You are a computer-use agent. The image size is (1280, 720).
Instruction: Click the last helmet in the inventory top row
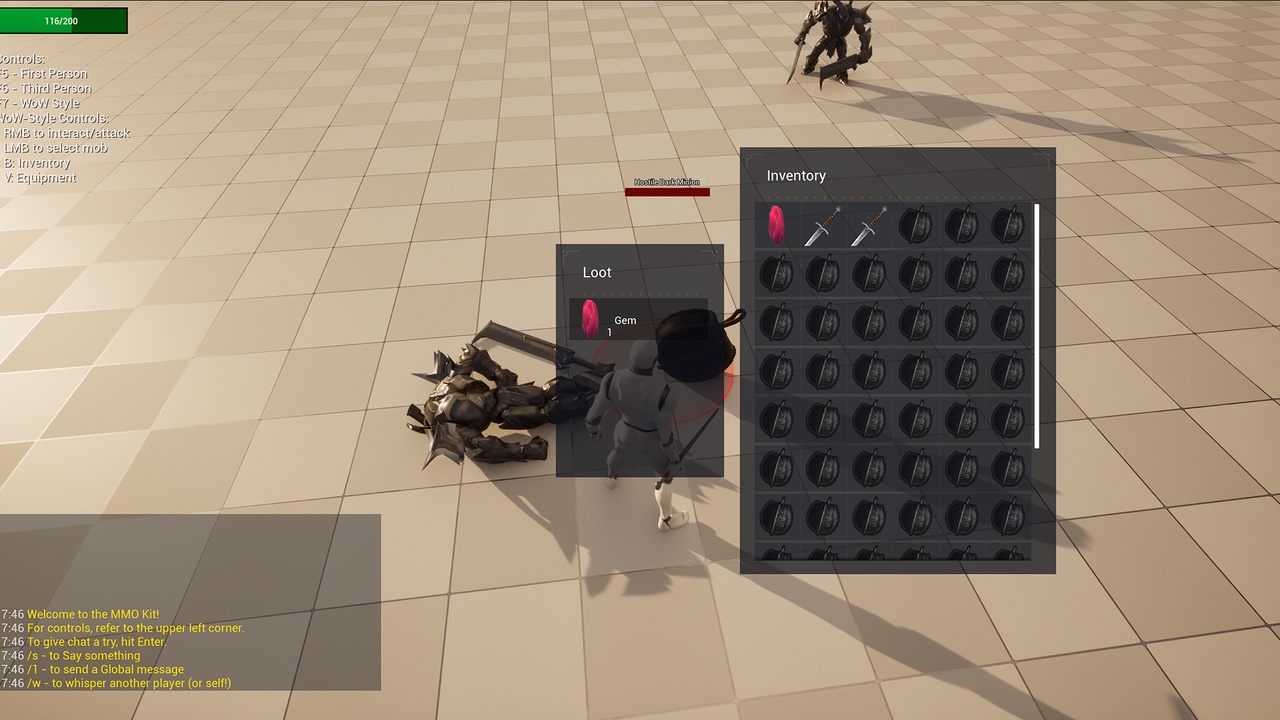click(1008, 225)
